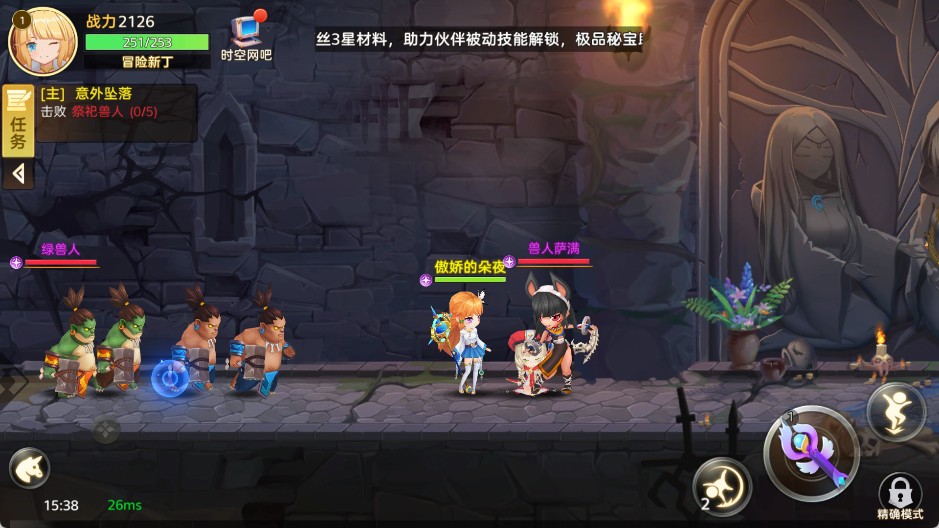Toggle the 精确模式 lock button
939x528 pixels.
(x=899, y=494)
